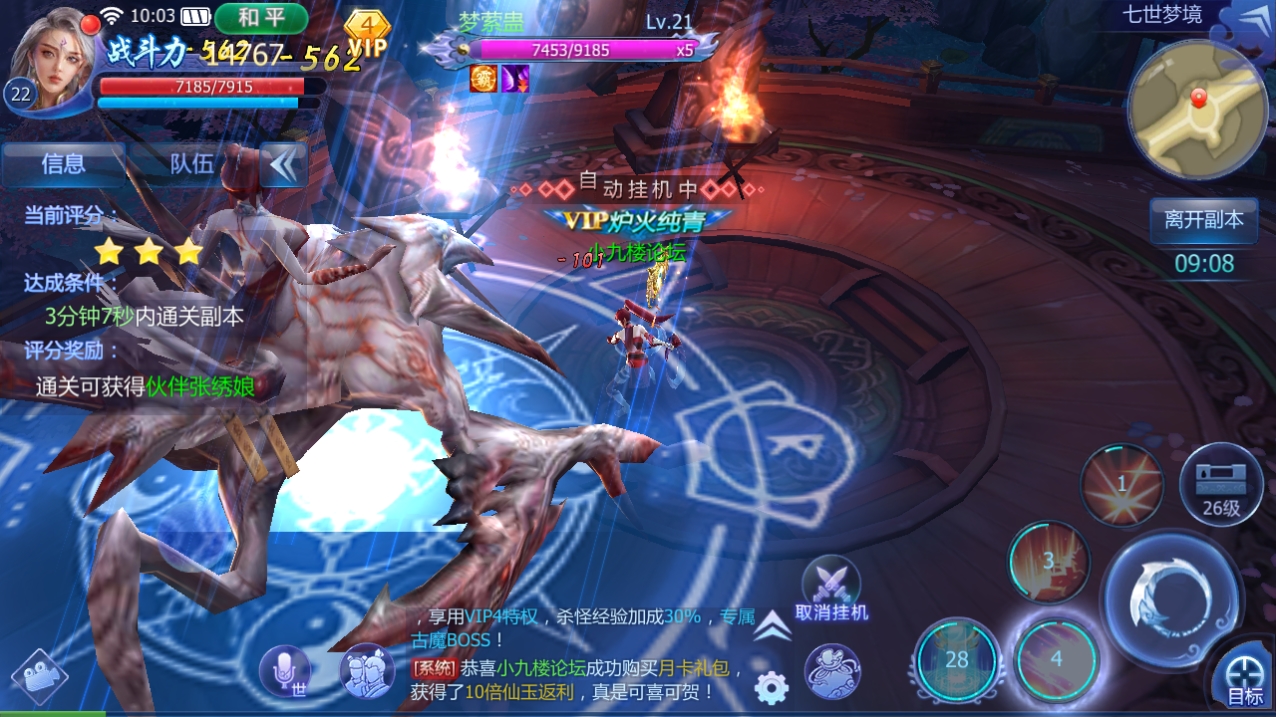Expand the chat box with the up-arrow

772,626
